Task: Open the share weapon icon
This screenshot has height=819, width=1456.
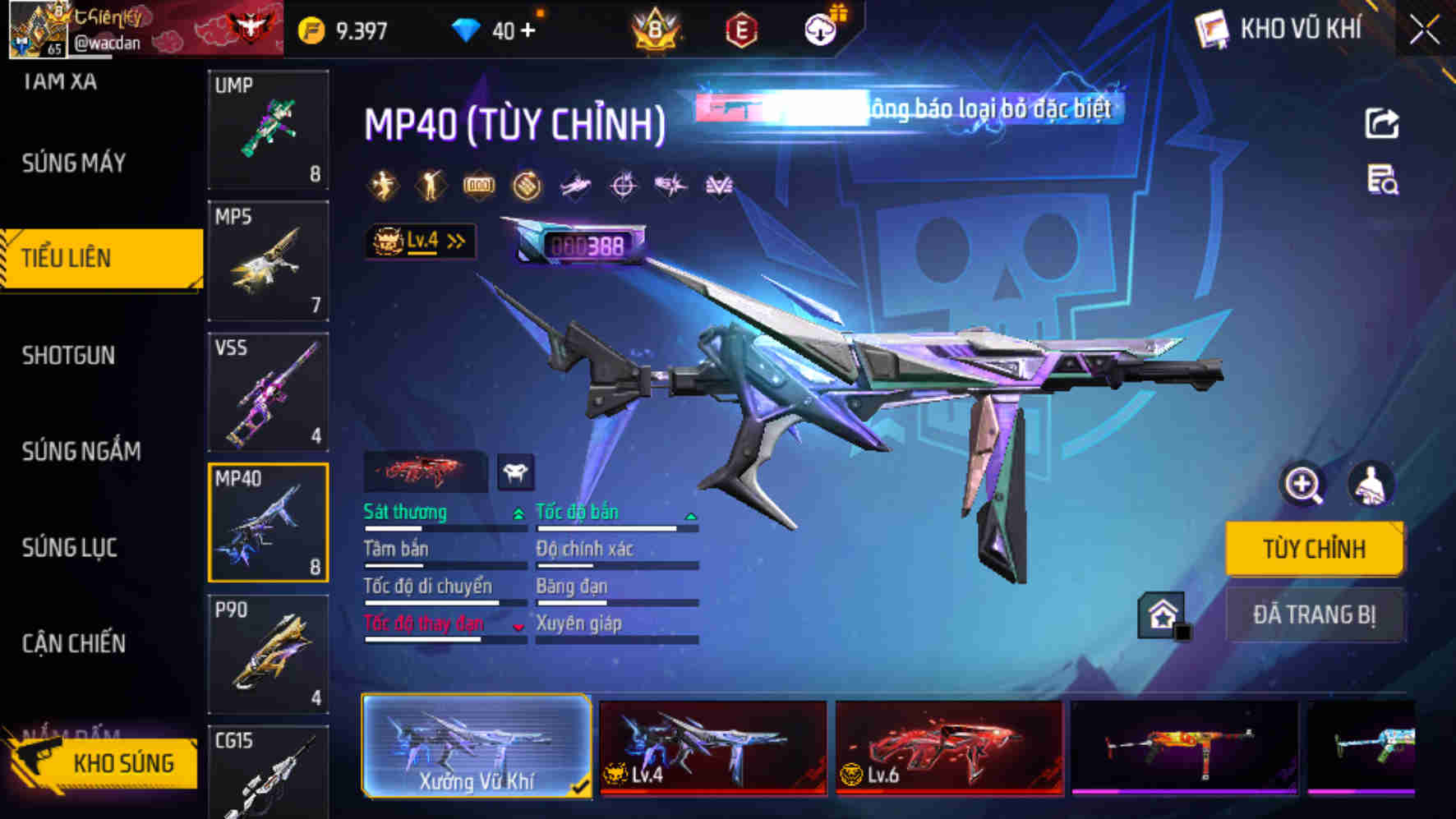Action: tap(1383, 122)
